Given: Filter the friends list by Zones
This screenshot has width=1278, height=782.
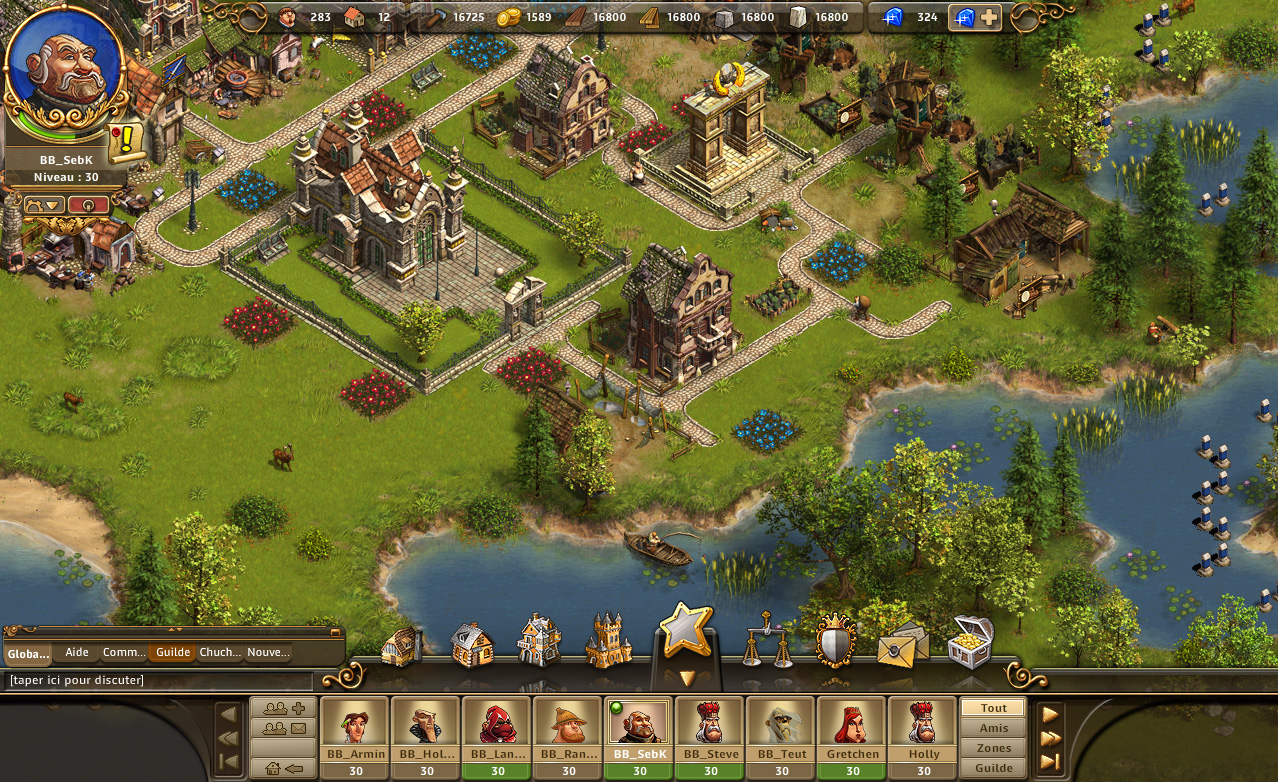Looking at the screenshot, I should 993,748.
